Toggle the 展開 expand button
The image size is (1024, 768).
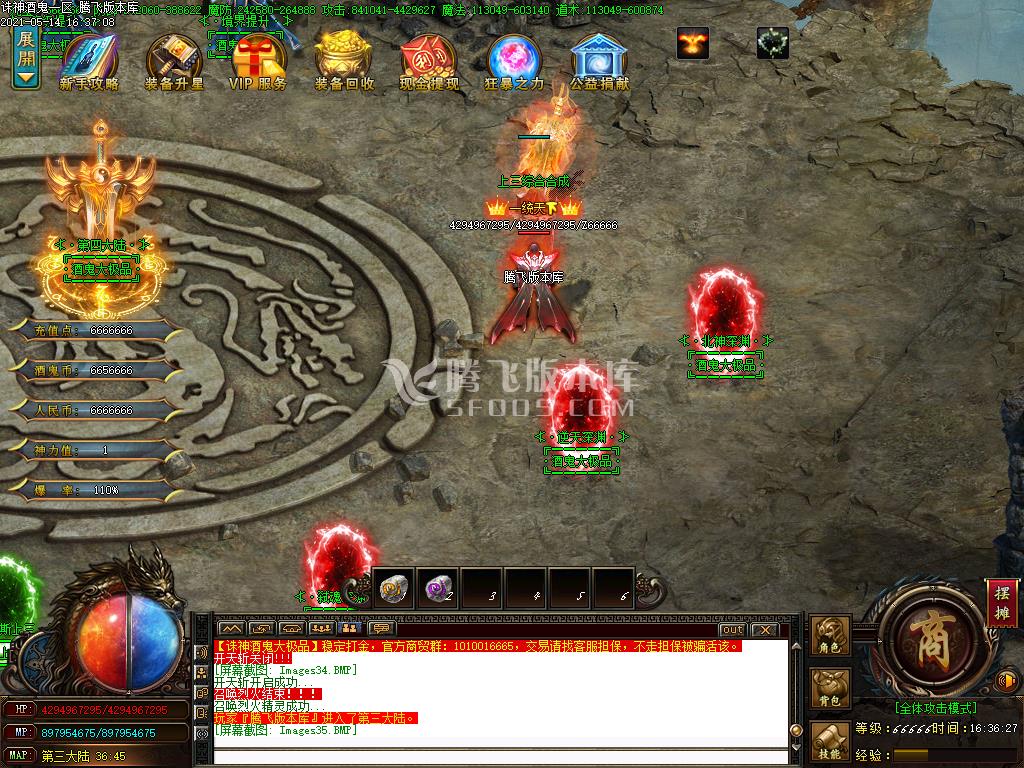[26, 58]
